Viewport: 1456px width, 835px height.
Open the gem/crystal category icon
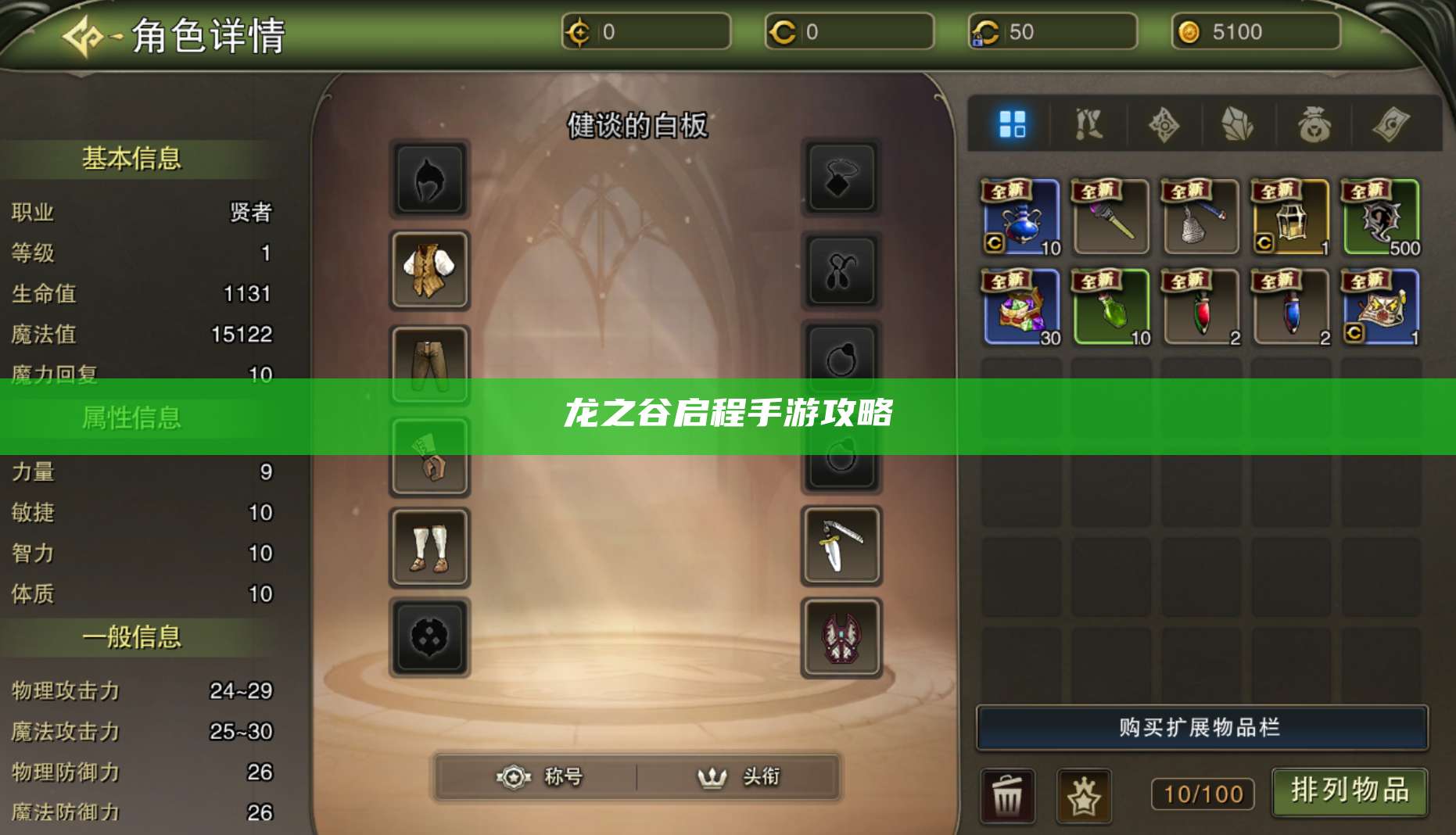pos(1239,125)
